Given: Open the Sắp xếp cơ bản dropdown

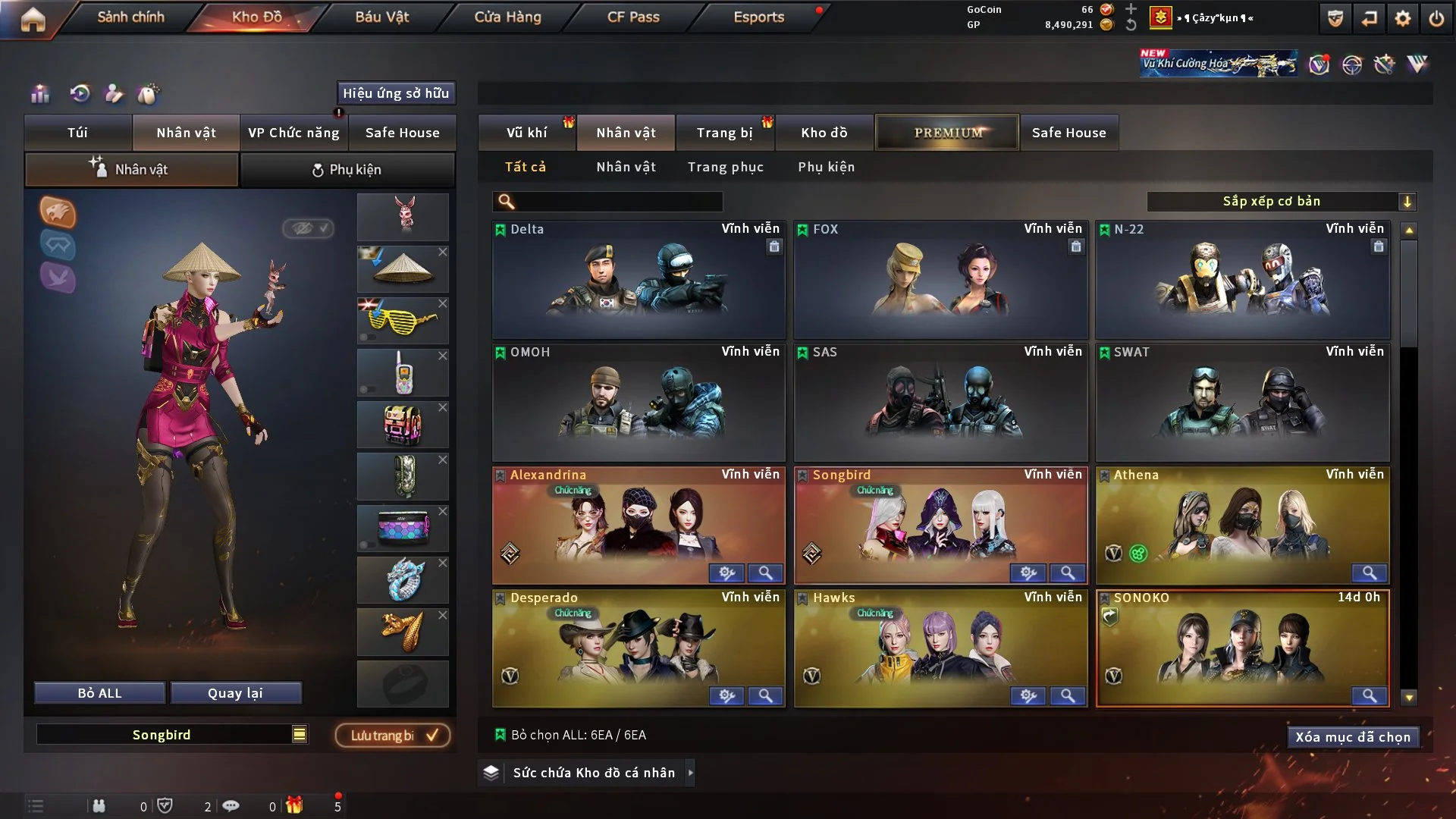Looking at the screenshot, I should 1281,202.
